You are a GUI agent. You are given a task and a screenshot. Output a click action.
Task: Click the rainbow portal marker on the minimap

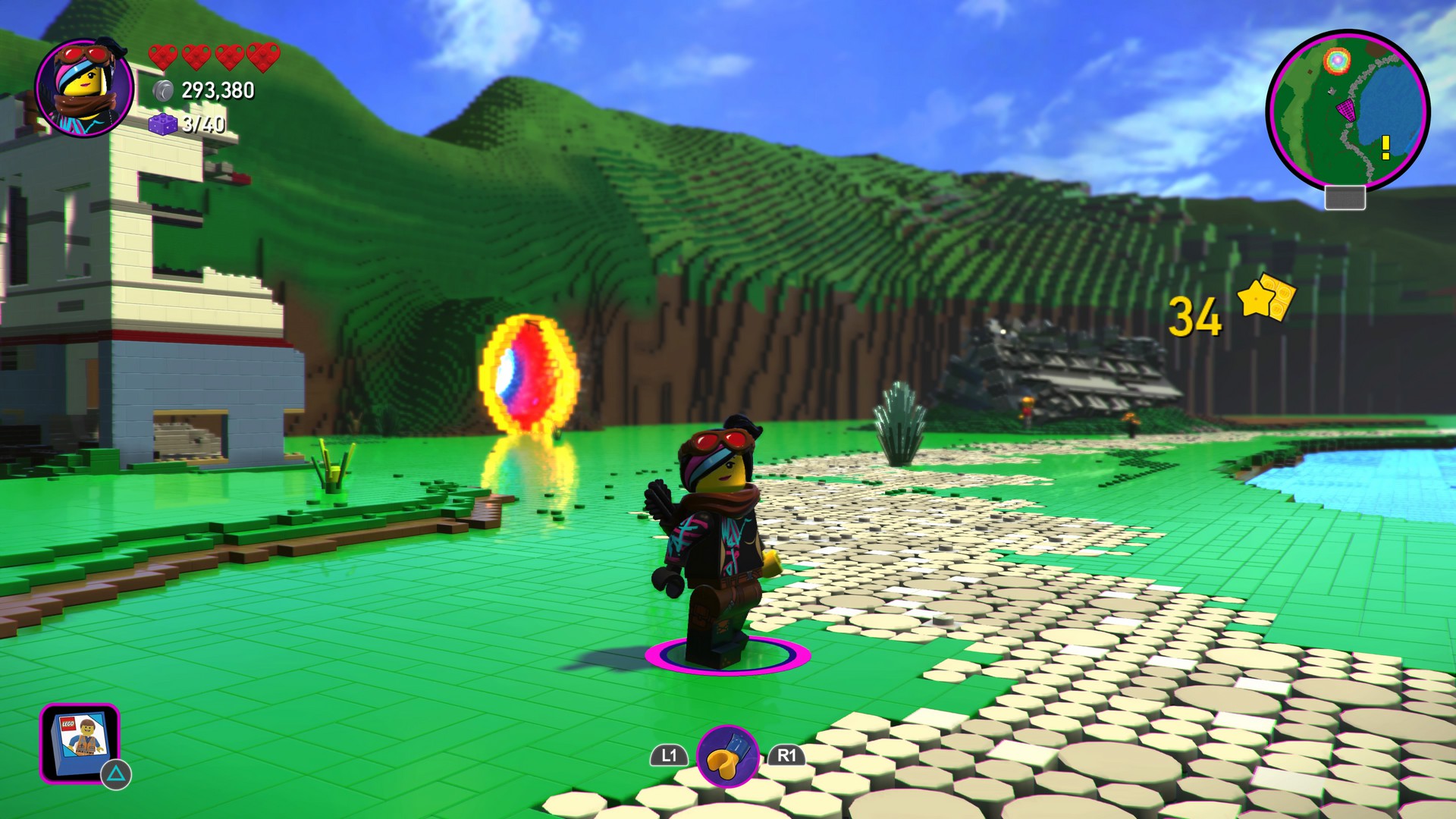1336,60
